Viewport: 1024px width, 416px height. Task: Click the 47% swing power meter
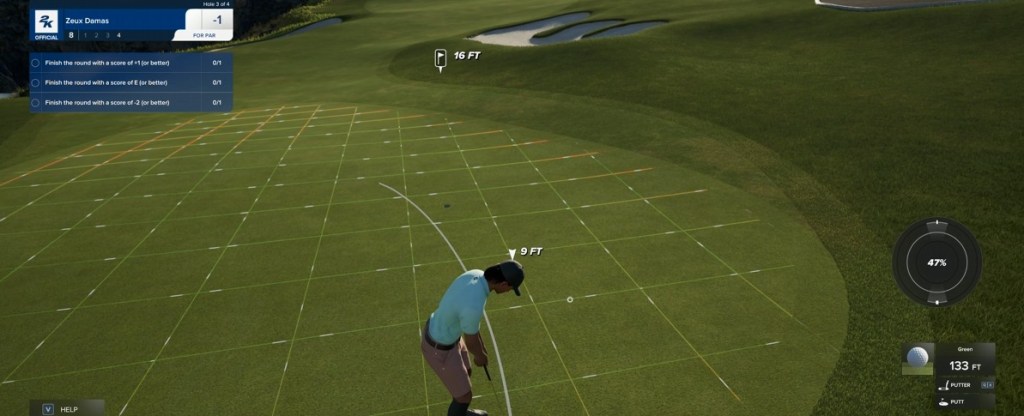pos(936,262)
